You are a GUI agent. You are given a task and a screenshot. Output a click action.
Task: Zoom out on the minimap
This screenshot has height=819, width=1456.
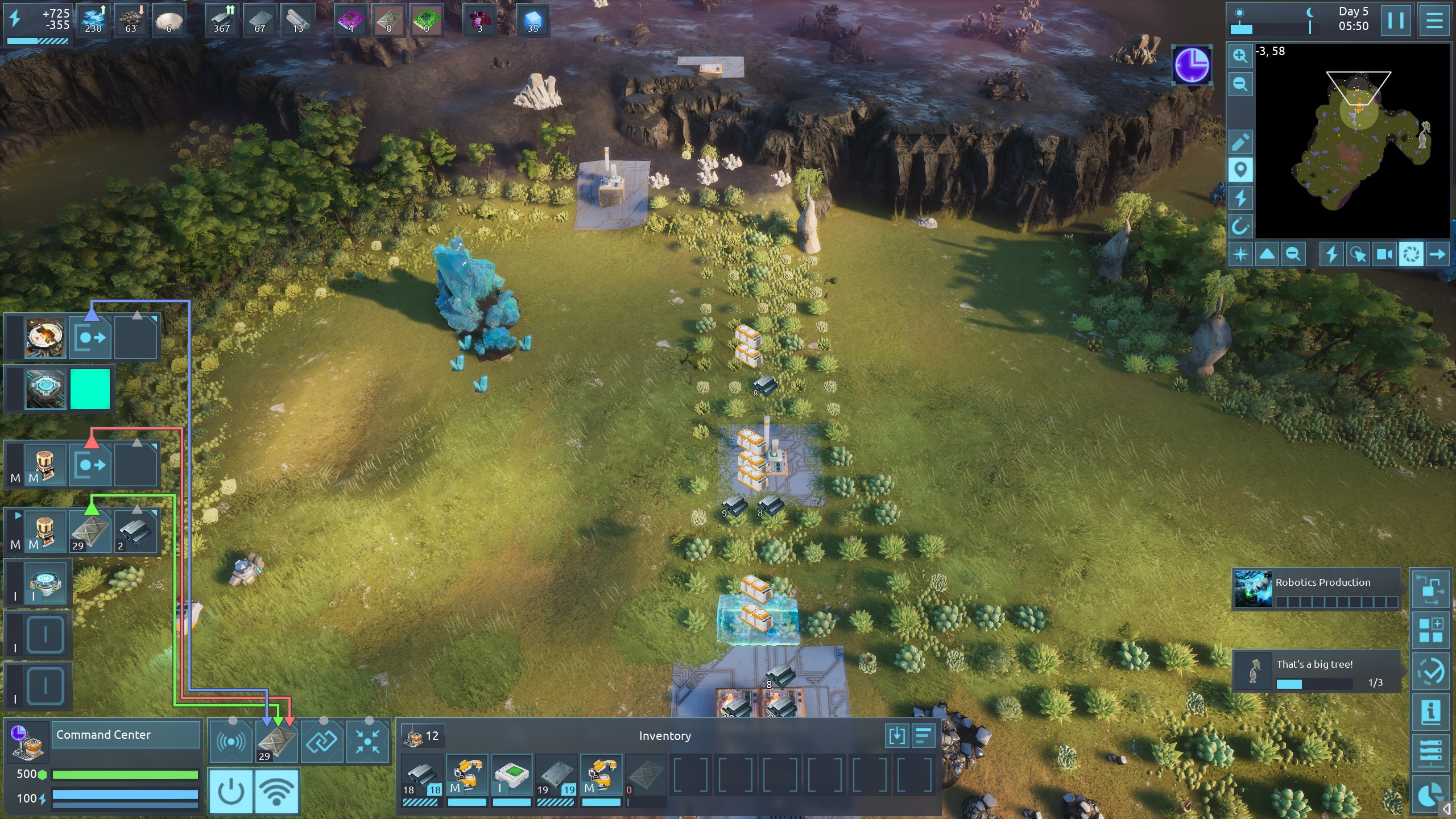[1240, 85]
